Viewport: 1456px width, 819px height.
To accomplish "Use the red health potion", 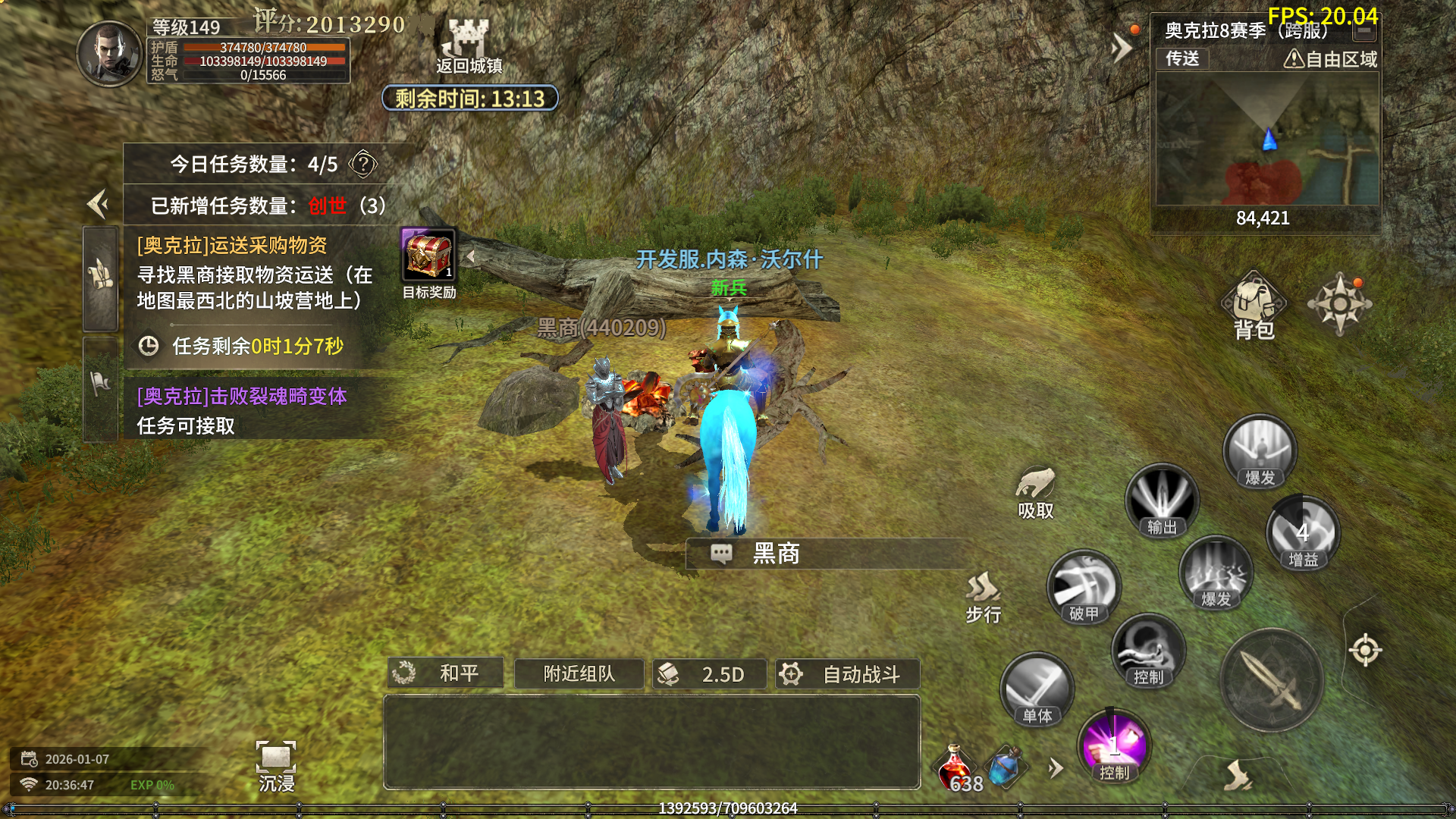I will tap(955, 767).
